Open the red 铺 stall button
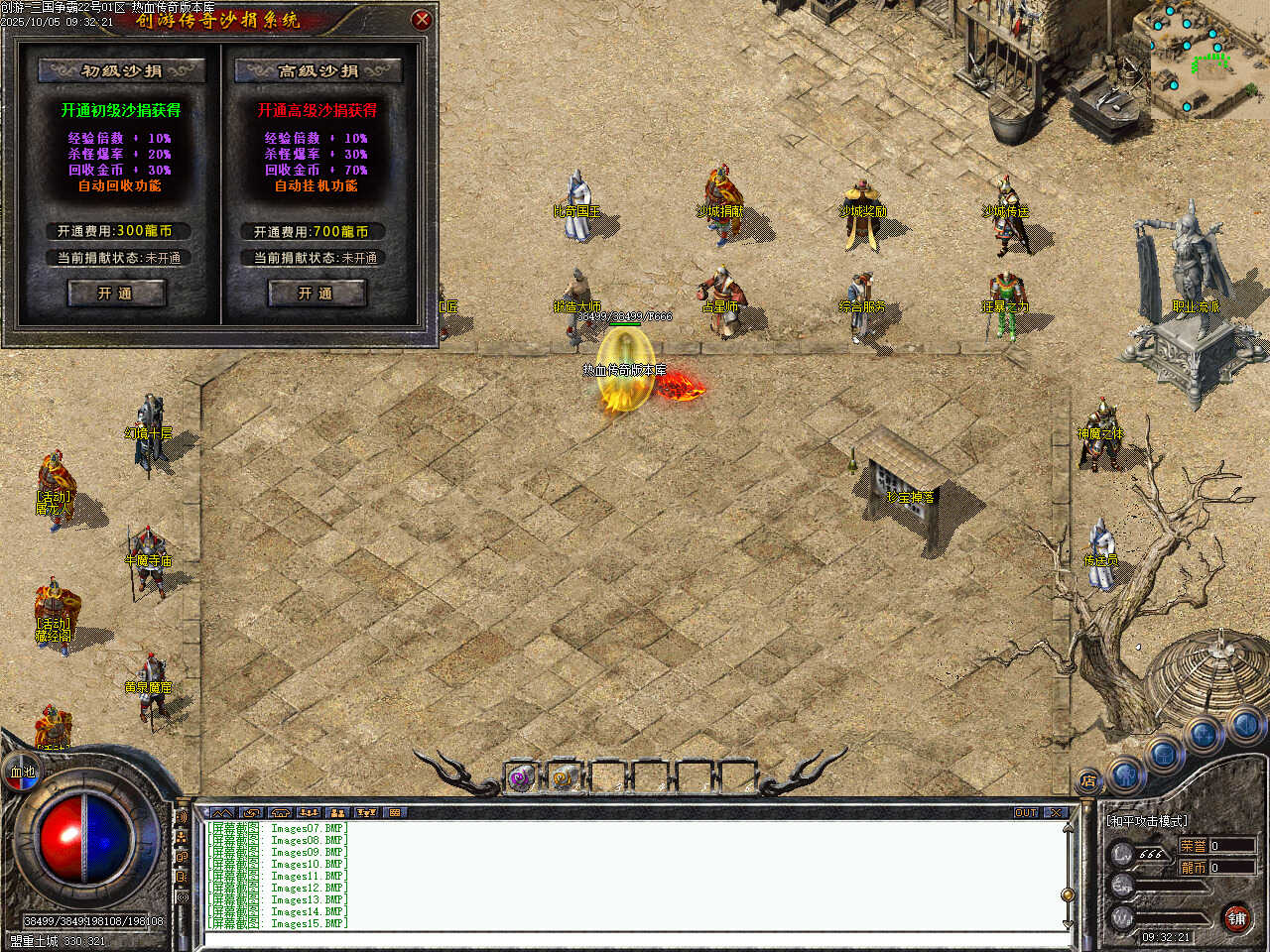Image resolution: width=1270 pixels, height=952 pixels. (x=1236, y=918)
